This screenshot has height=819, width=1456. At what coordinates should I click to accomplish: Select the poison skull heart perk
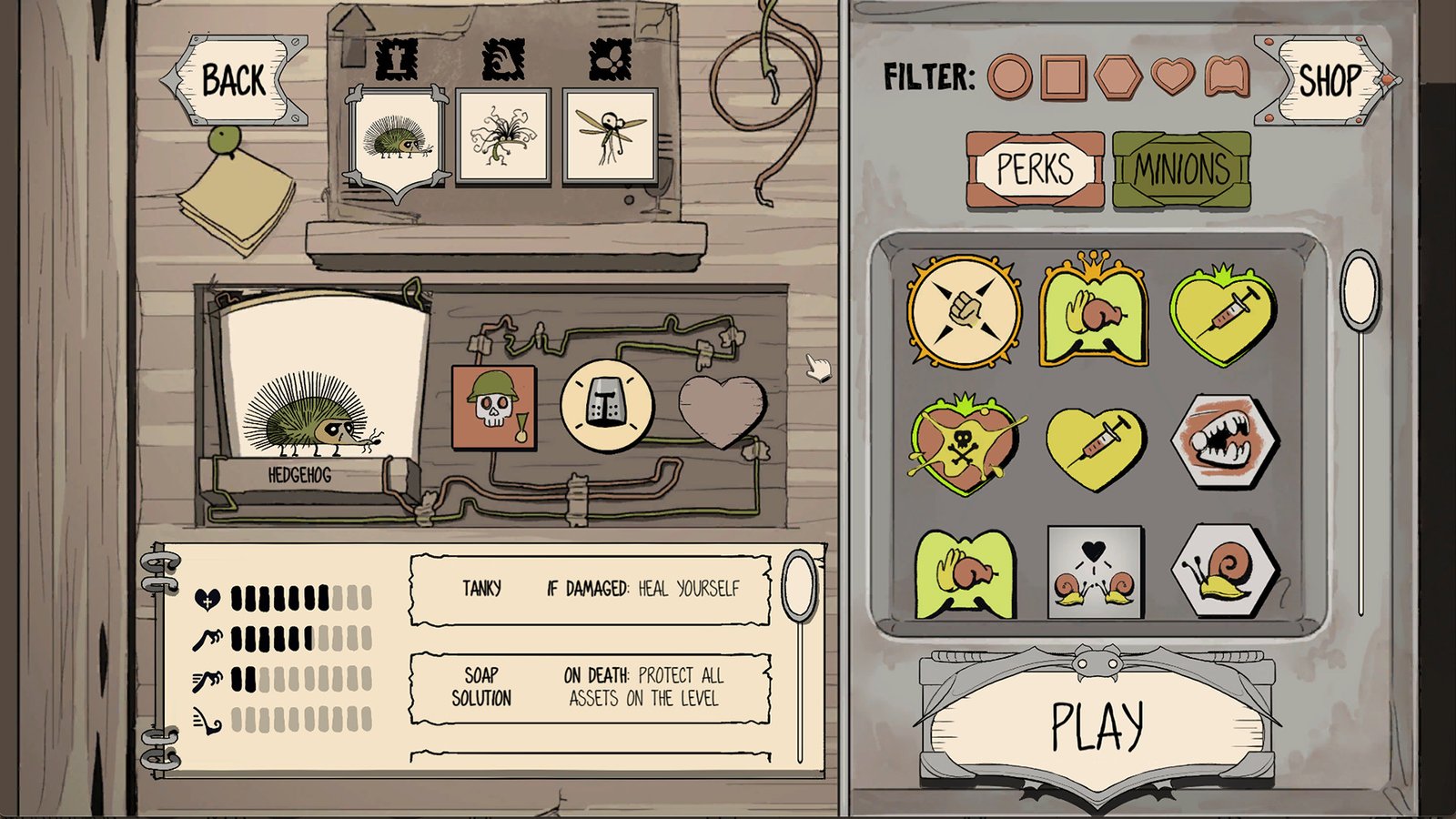[x=966, y=446]
